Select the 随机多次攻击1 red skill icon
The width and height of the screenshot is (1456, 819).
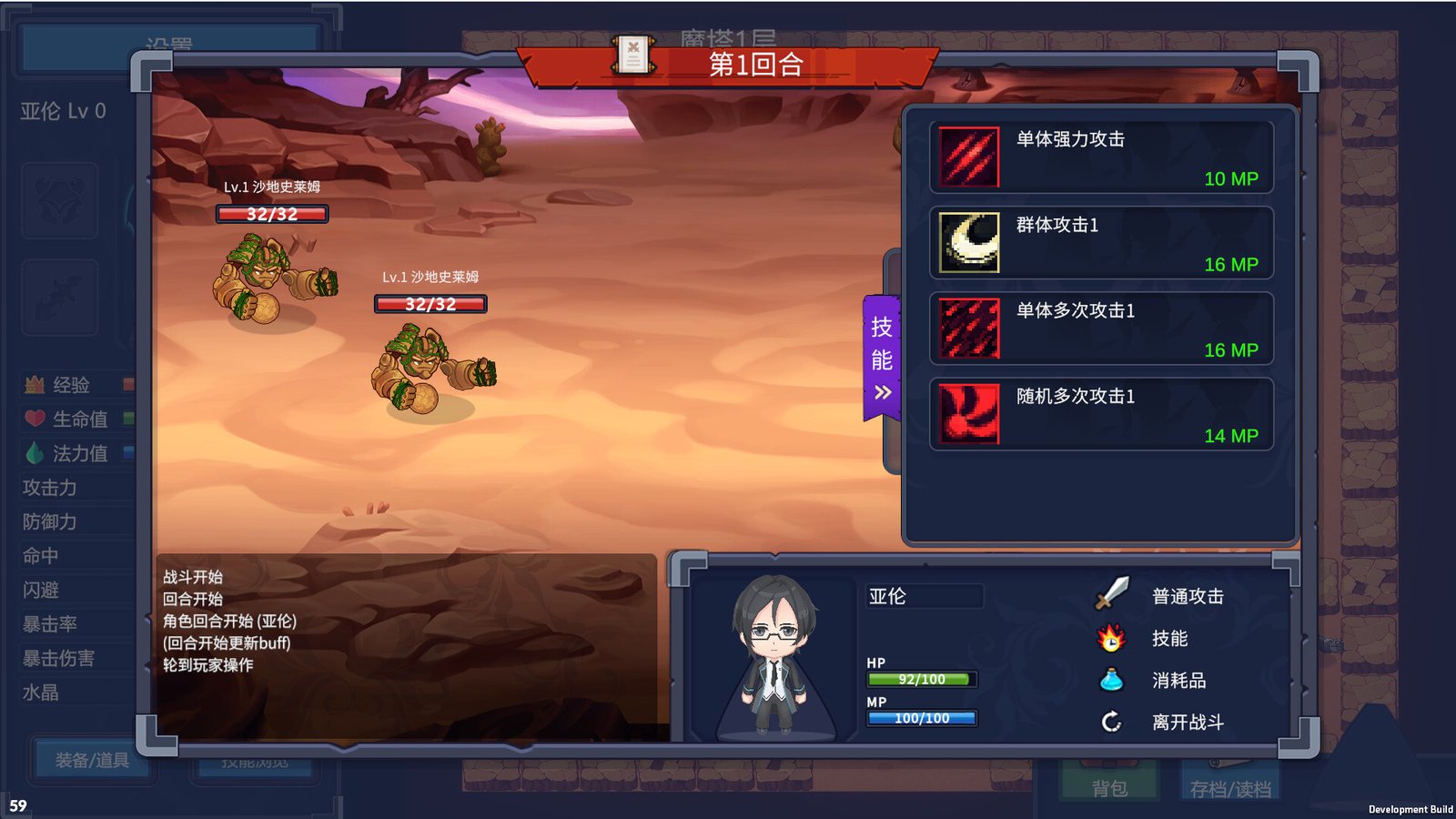[x=966, y=412]
